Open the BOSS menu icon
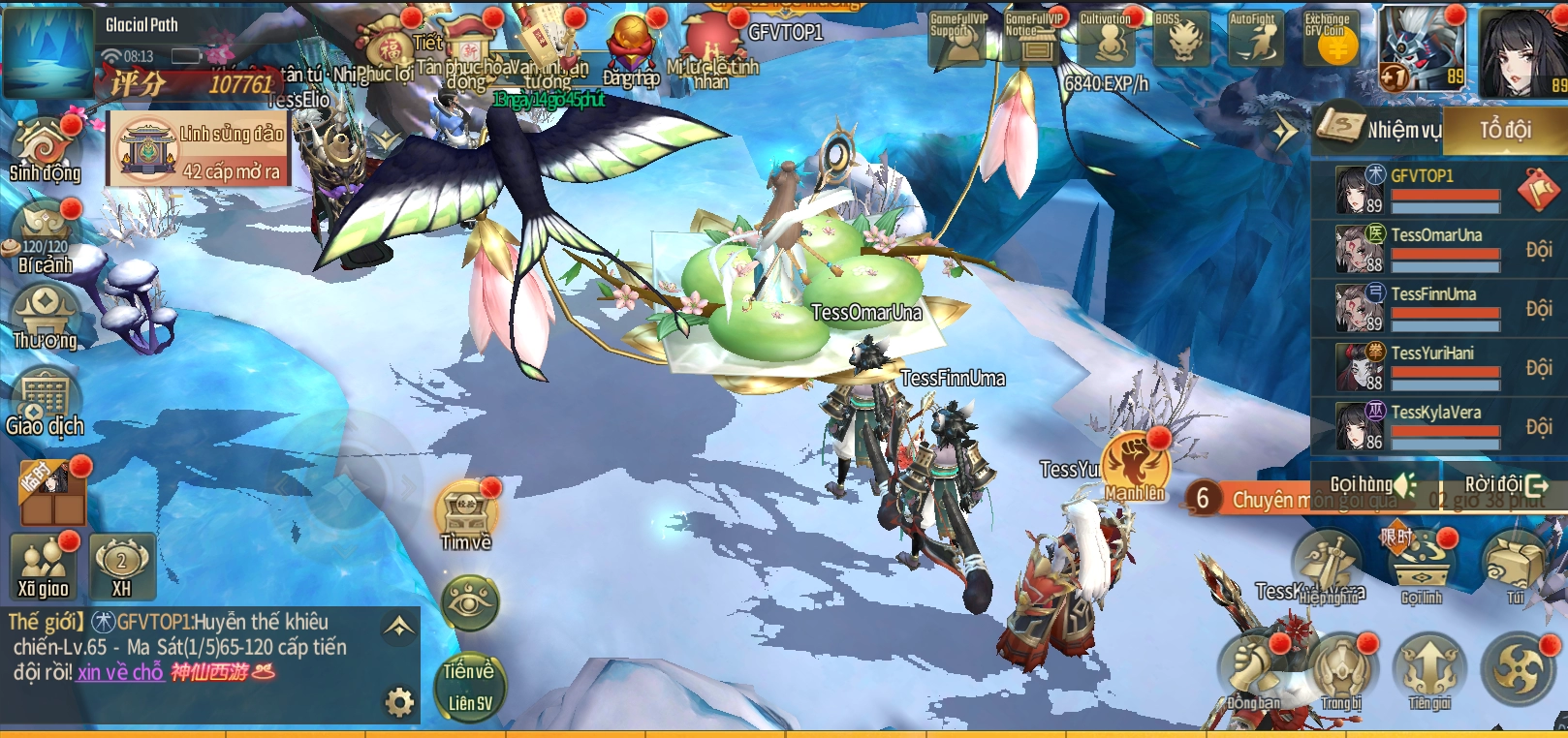 [1181, 39]
